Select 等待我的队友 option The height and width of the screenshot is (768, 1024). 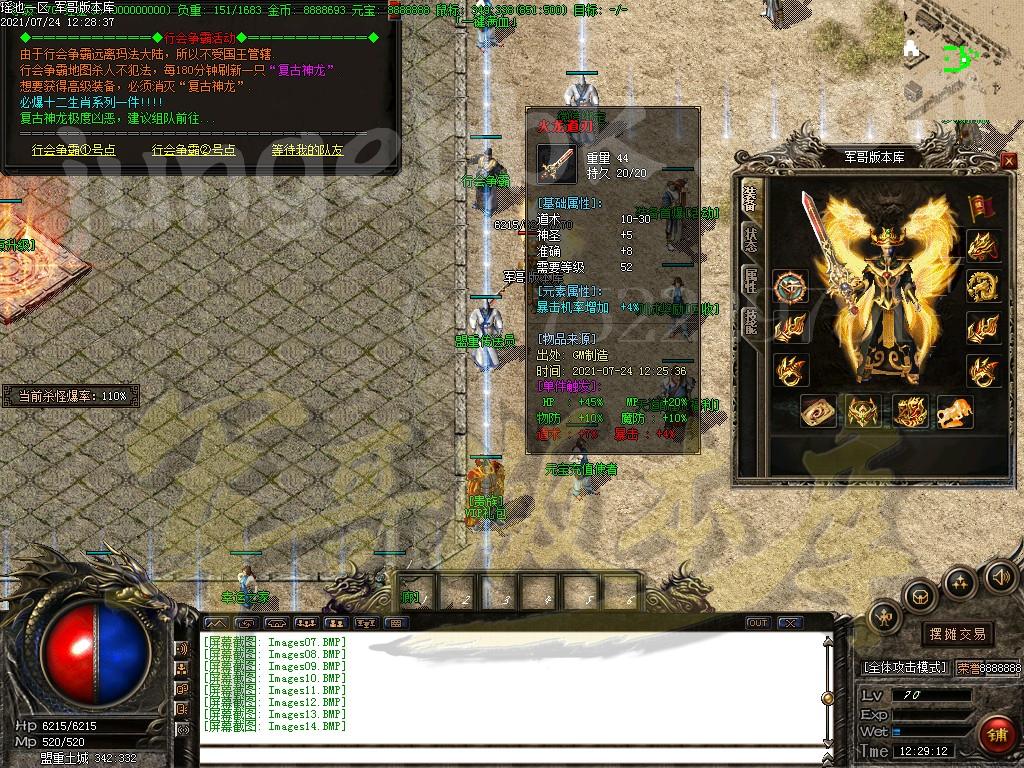pos(307,150)
